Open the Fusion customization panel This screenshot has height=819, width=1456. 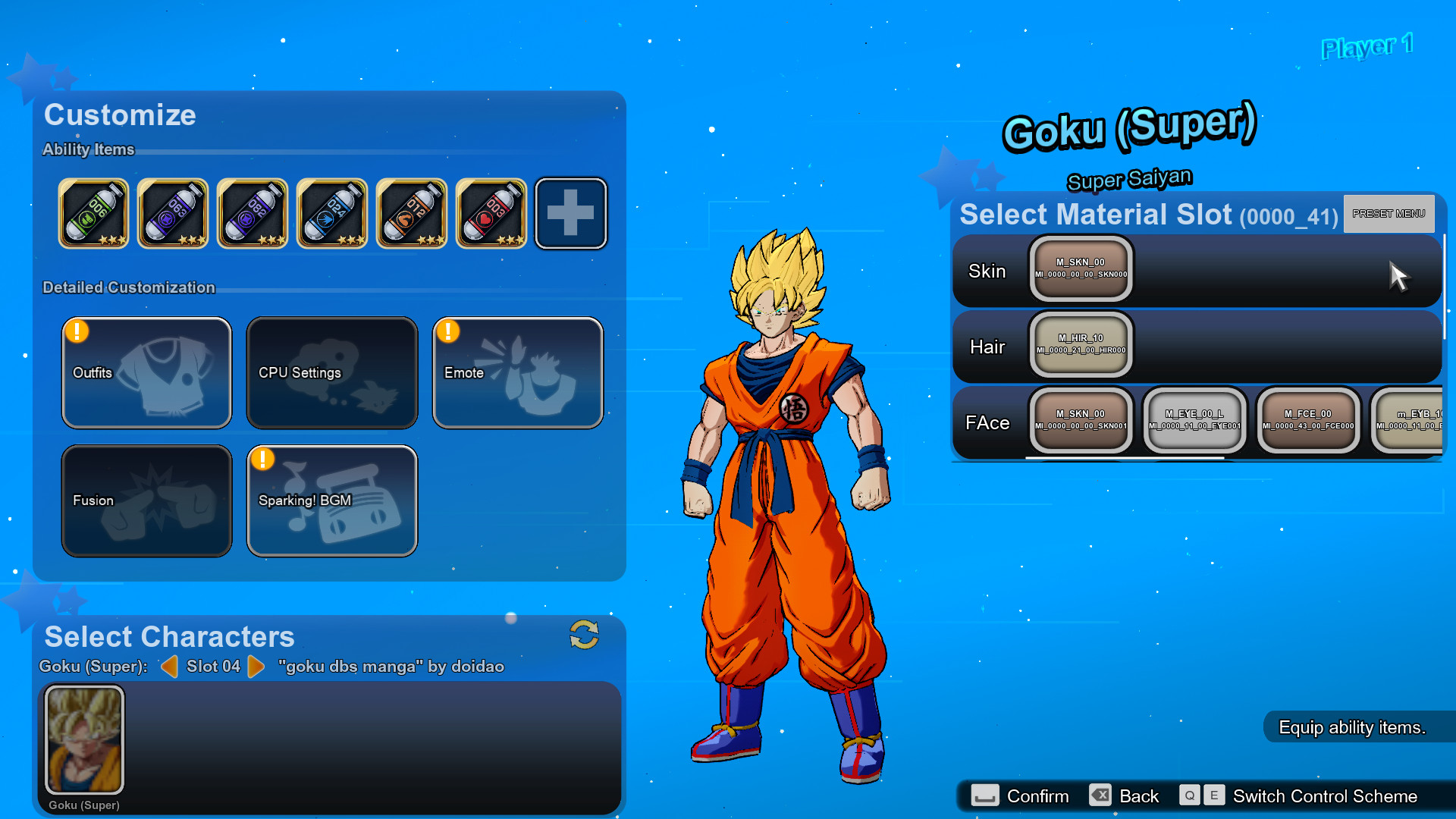click(146, 500)
